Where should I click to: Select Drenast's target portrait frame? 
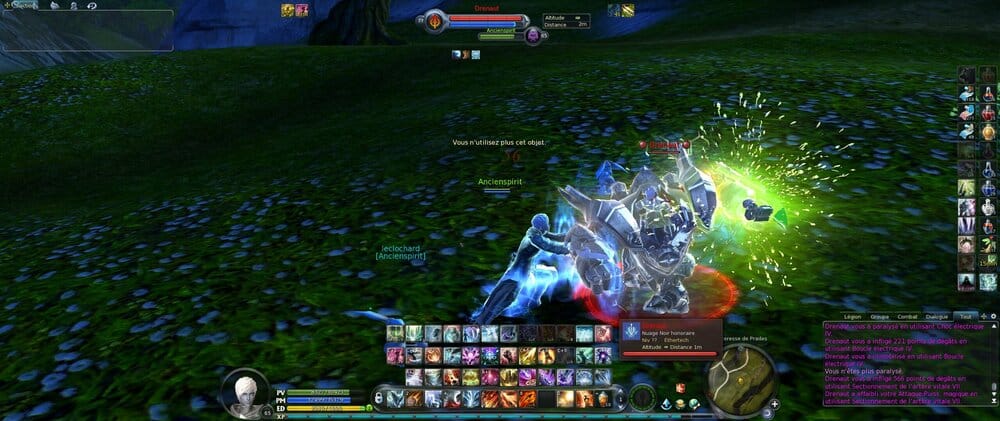coord(435,20)
